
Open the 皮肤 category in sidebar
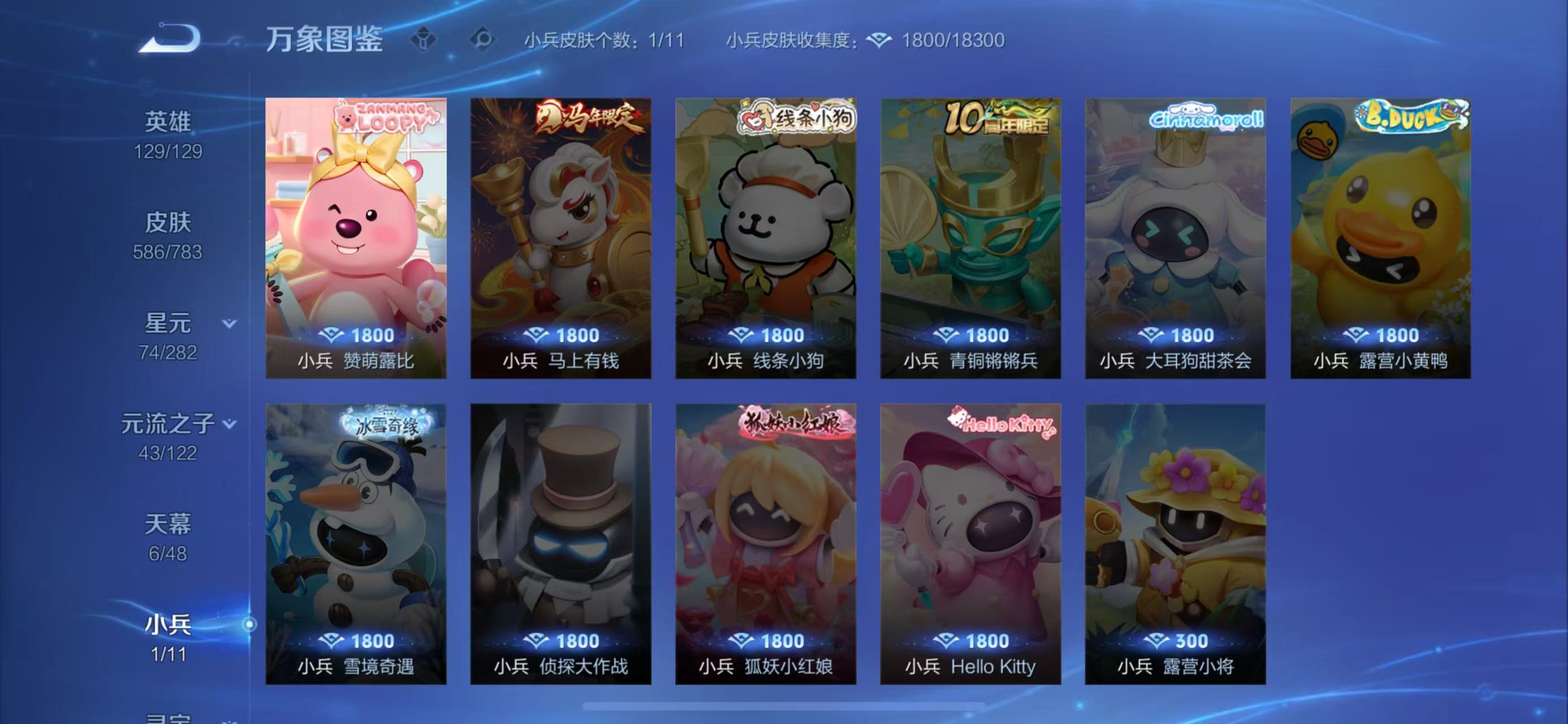[168, 223]
